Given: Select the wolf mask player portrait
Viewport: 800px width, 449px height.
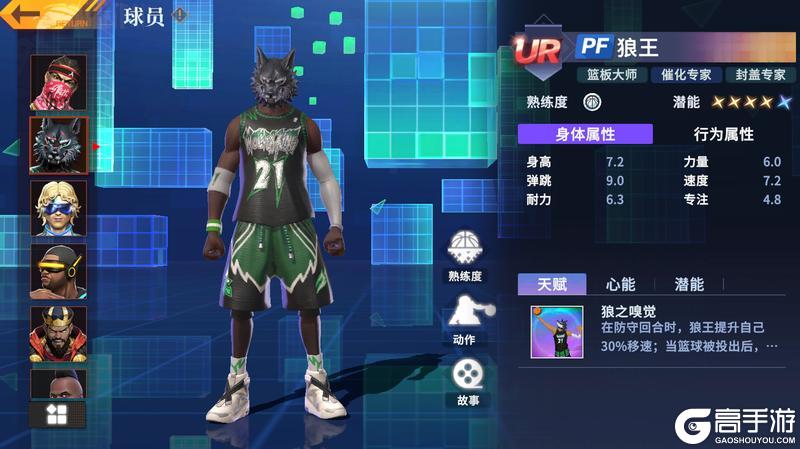Looking at the screenshot, I should (x=58, y=145).
